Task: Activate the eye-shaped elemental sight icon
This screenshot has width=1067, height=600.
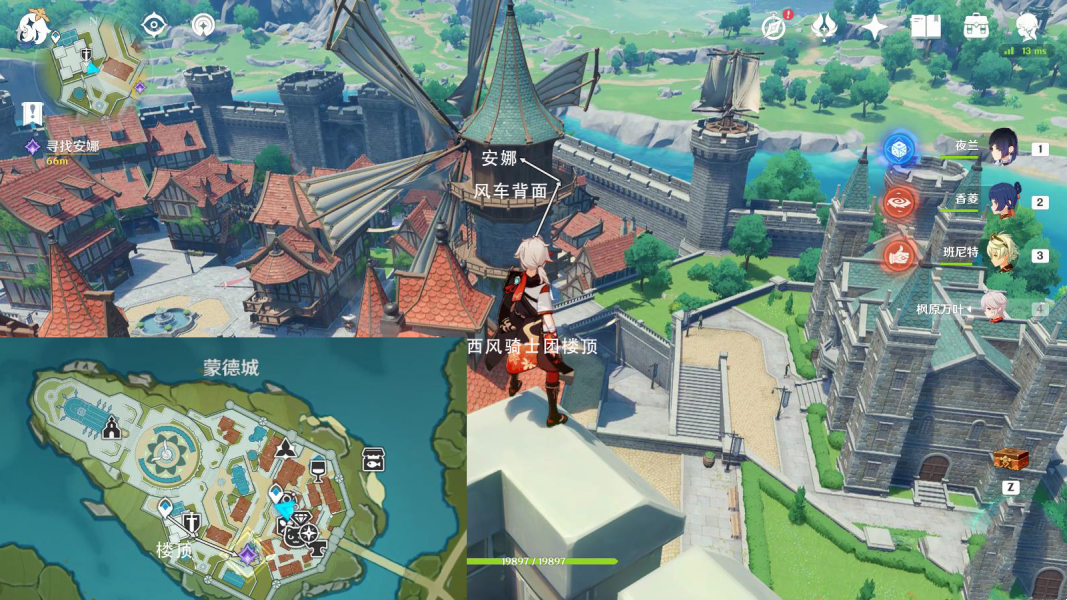Action: (154, 26)
